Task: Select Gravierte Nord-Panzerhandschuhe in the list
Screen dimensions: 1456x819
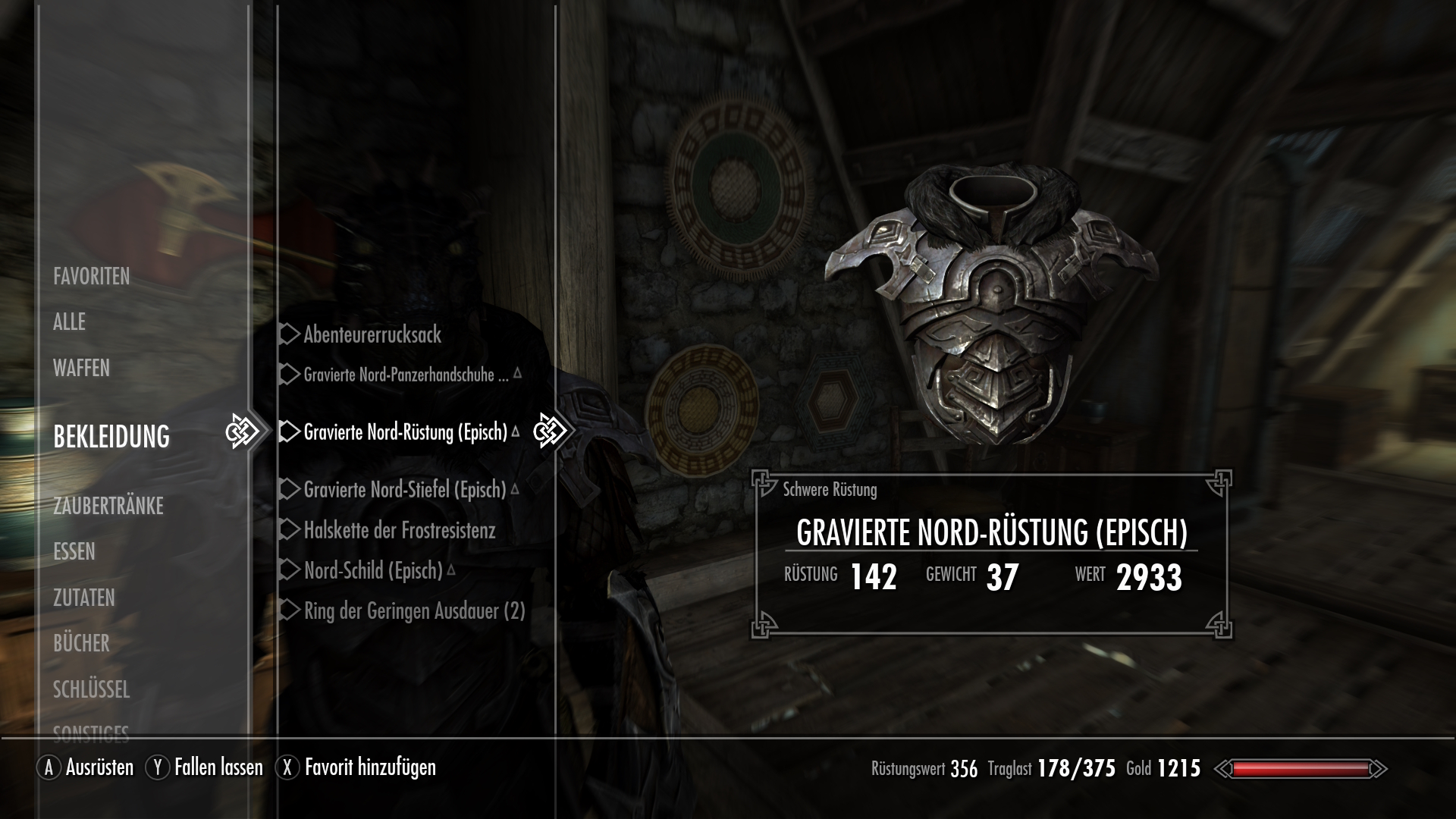Action: click(406, 375)
